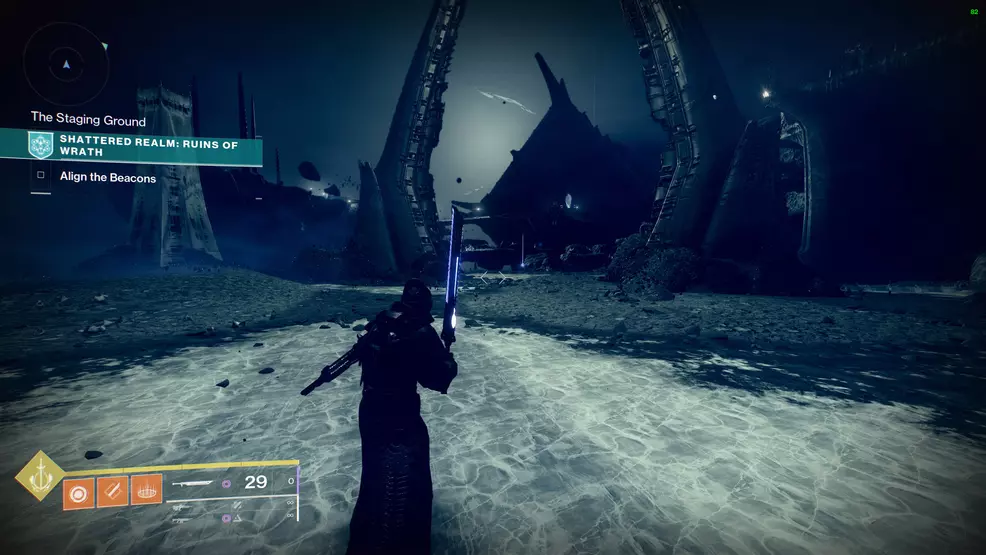The height and width of the screenshot is (555, 986).
Task: Activate the class ability rift icon
Action: point(146,490)
